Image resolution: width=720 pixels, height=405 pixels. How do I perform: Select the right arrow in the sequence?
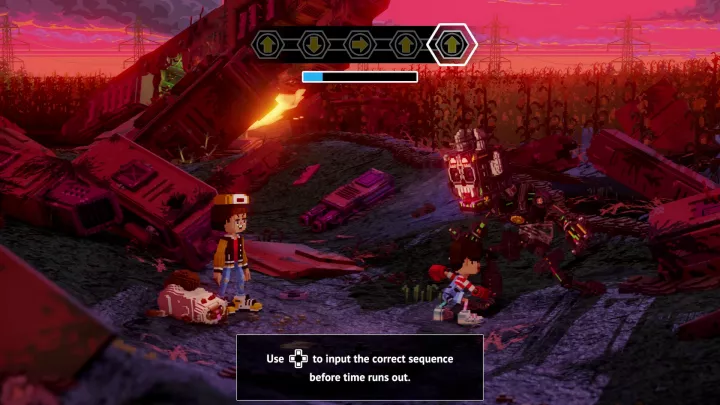(x=359, y=44)
